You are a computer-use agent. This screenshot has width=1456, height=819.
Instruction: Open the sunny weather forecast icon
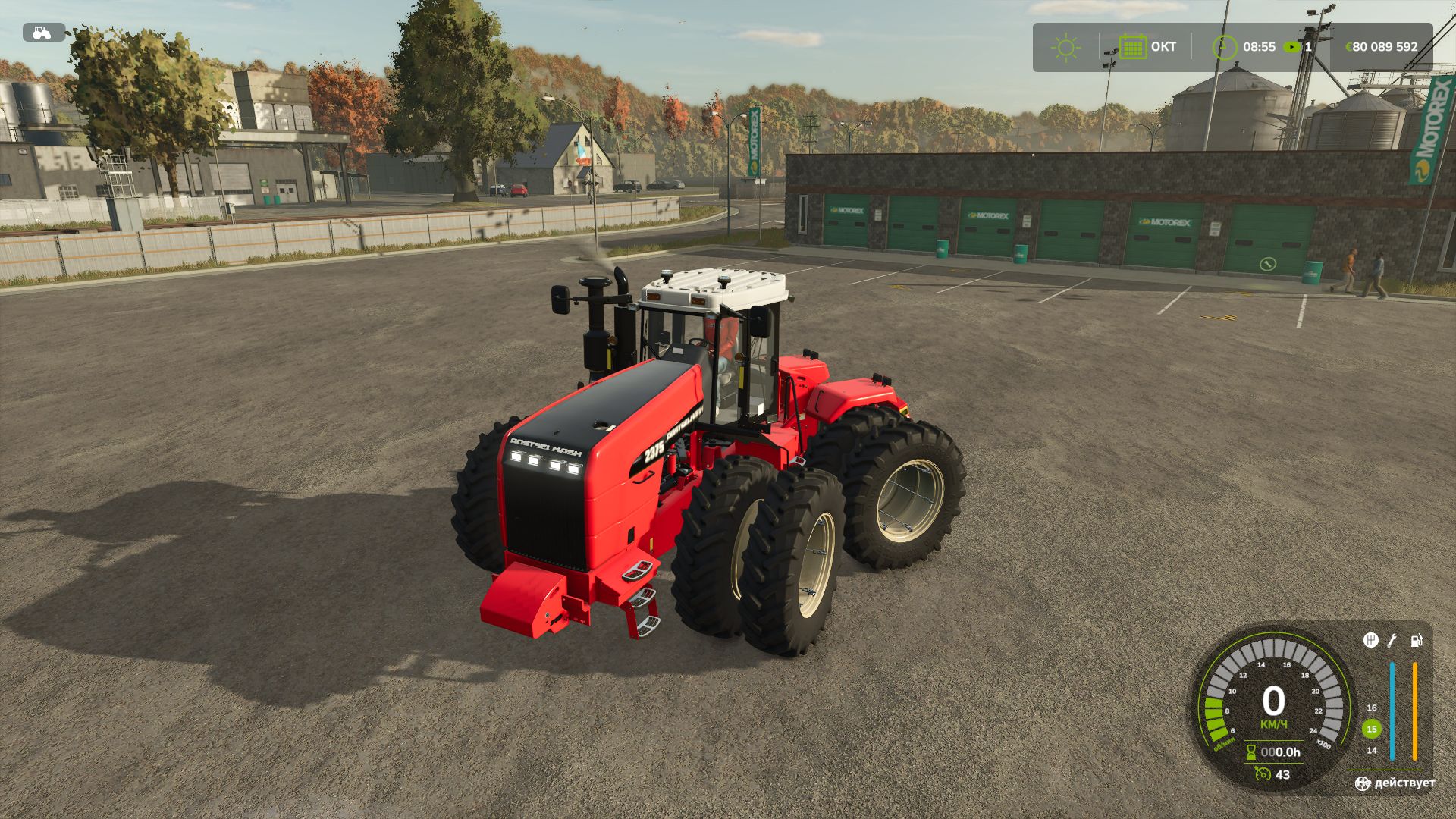pos(1065,47)
